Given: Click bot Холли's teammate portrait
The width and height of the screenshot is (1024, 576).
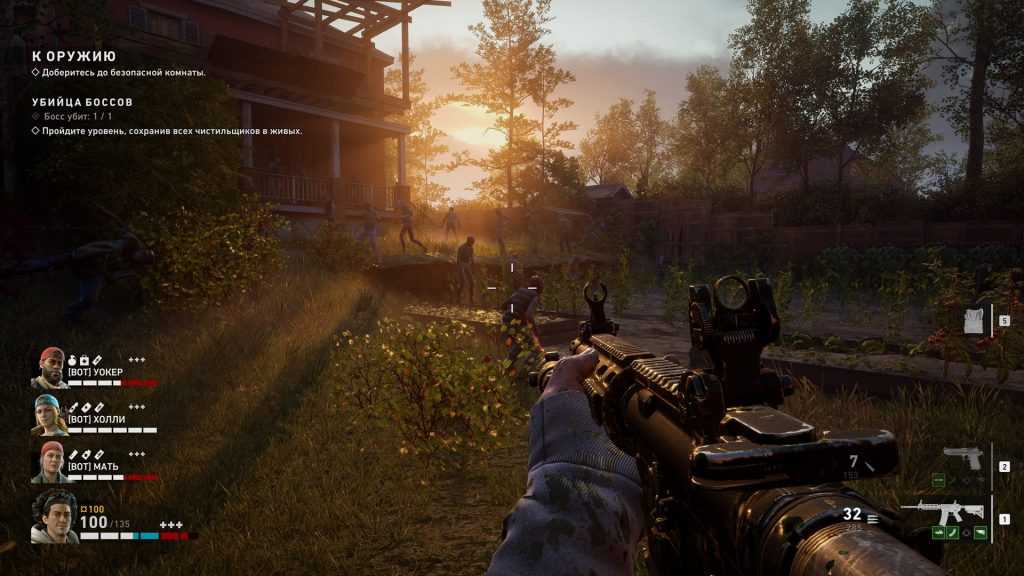Looking at the screenshot, I should [x=50, y=415].
